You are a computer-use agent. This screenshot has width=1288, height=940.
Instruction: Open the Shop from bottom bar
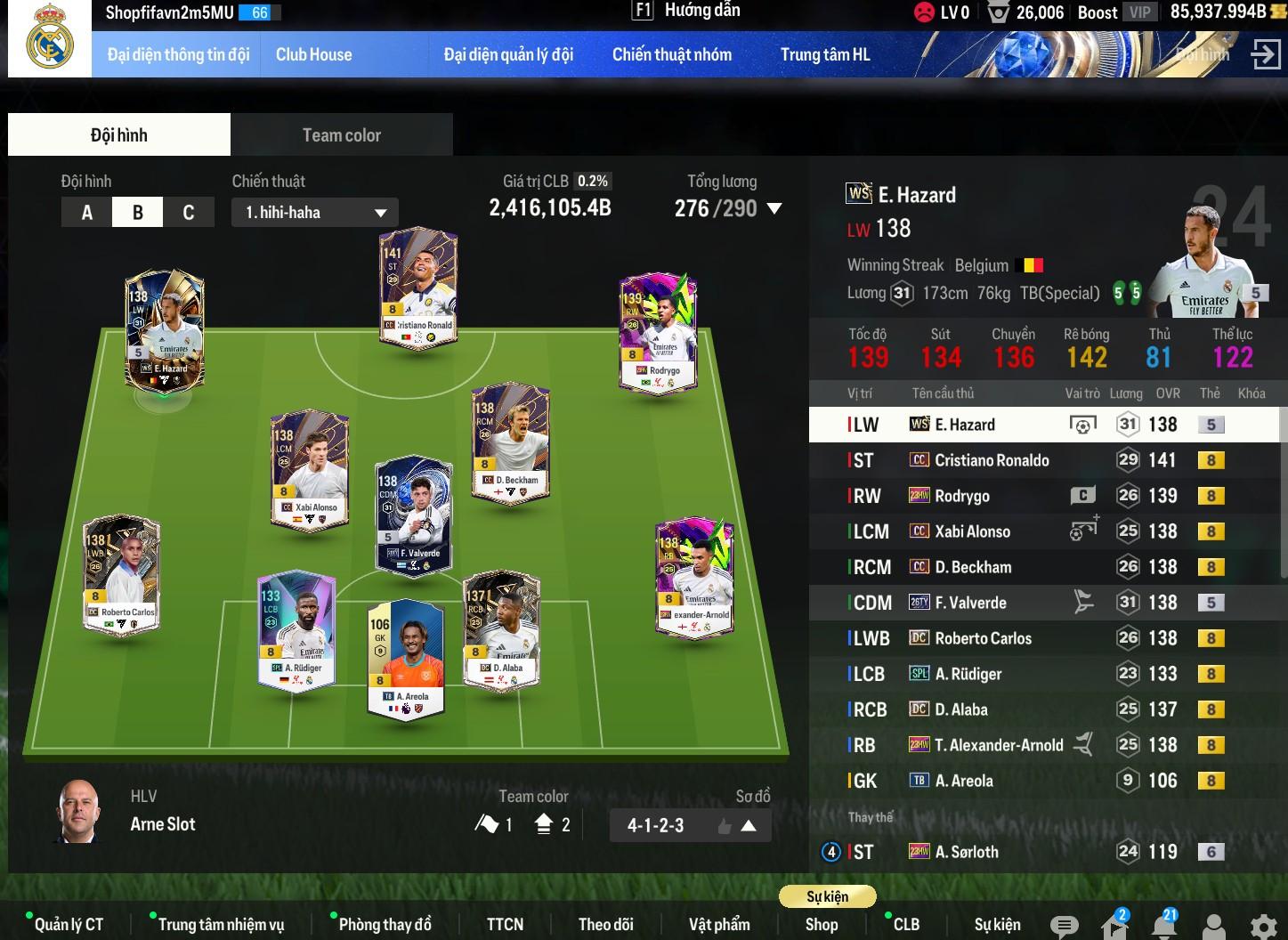821,924
